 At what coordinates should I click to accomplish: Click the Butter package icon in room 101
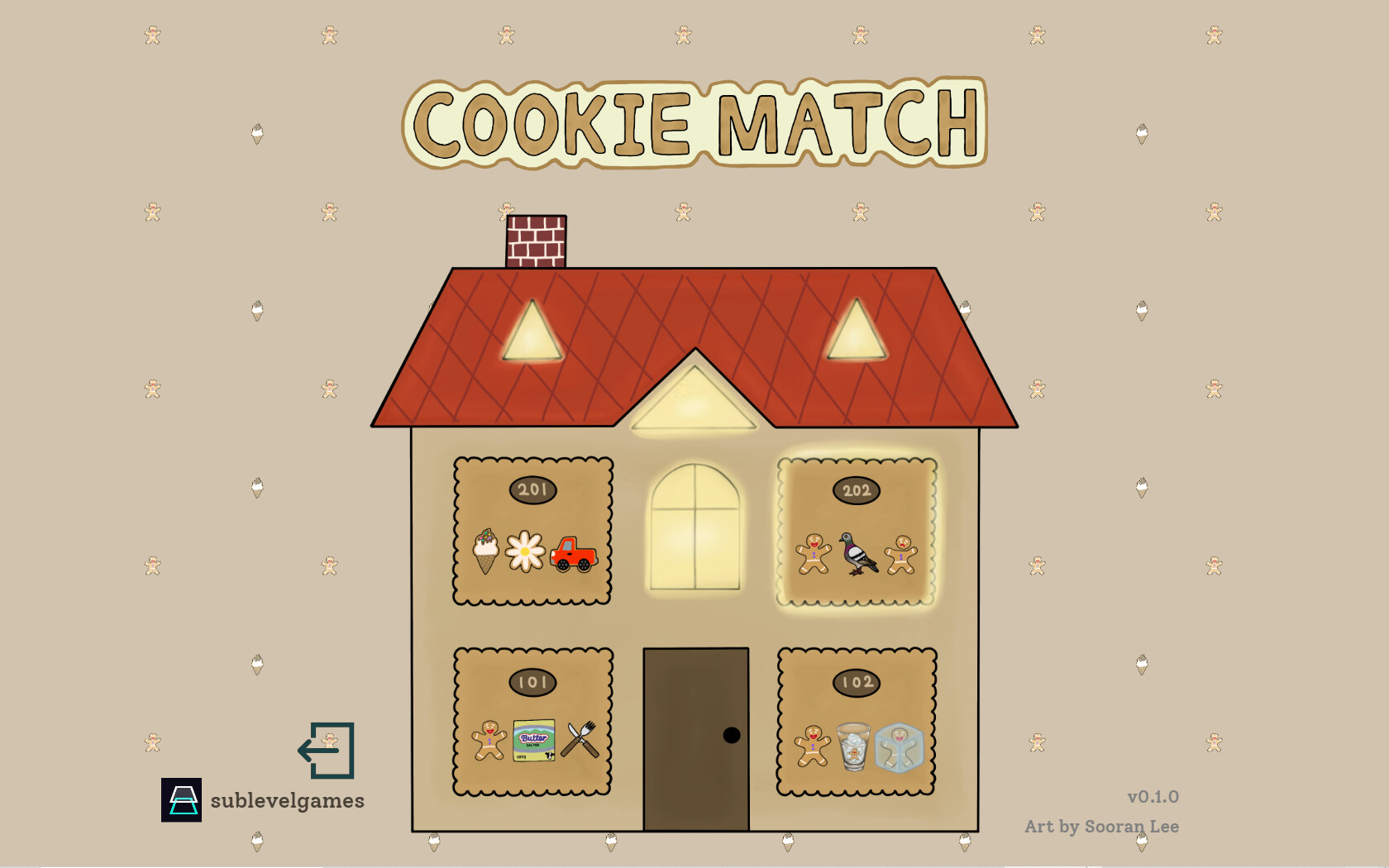pyautogui.click(x=533, y=740)
